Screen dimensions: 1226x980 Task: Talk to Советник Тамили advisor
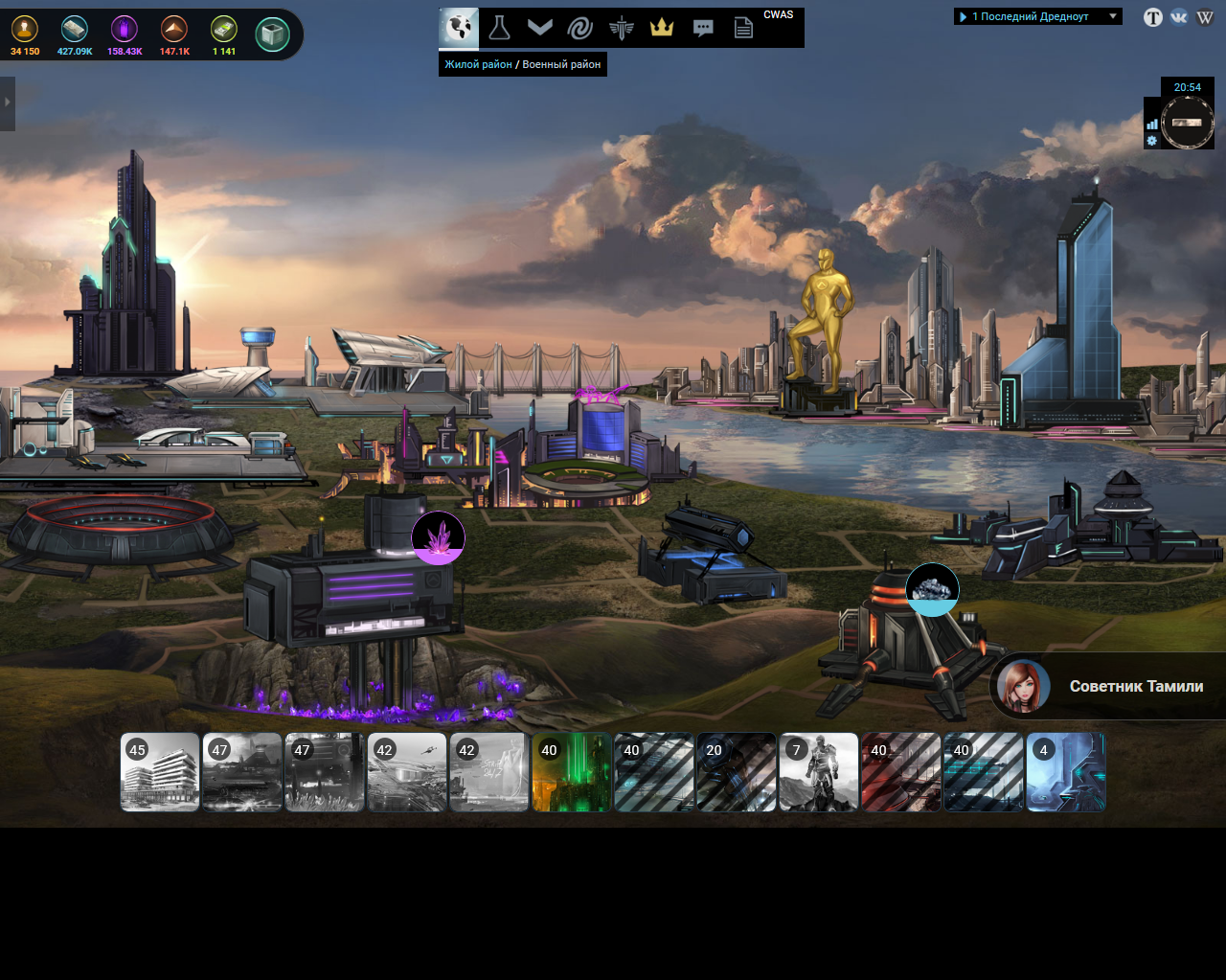coord(1111,686)
